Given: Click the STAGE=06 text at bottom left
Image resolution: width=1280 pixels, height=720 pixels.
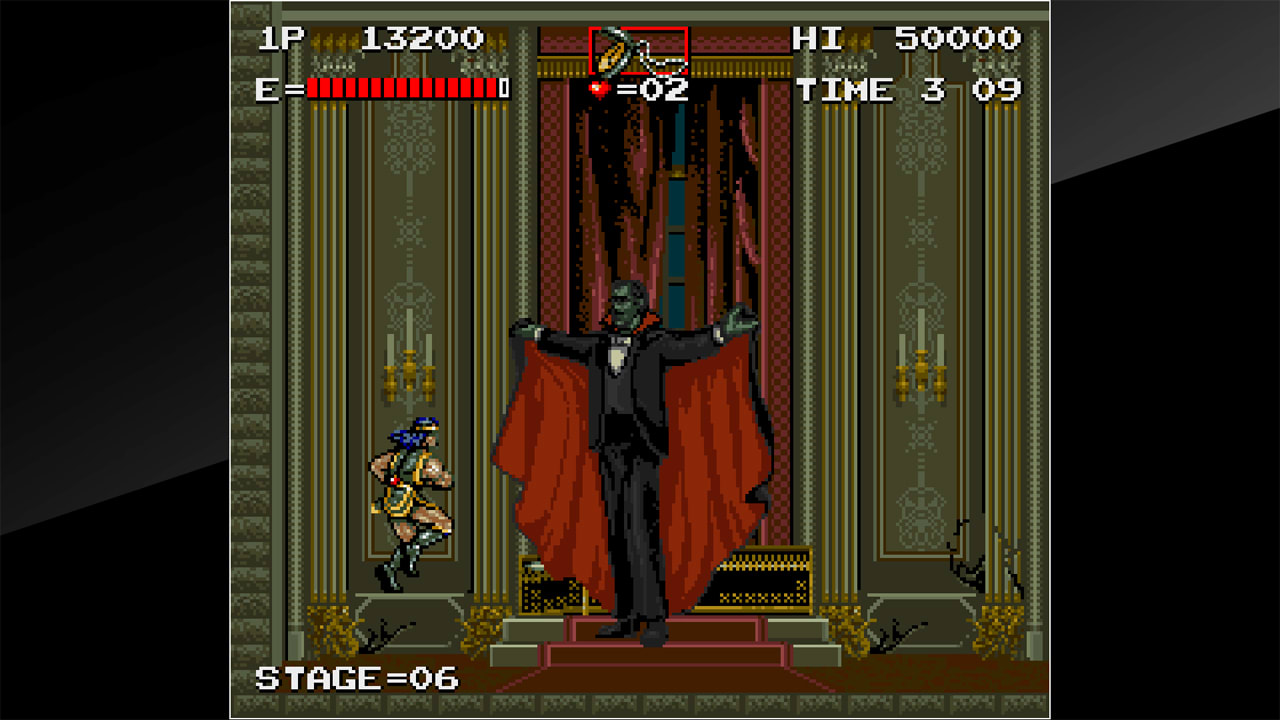Looking at the screenshot, I should click(x=355, y=676).
